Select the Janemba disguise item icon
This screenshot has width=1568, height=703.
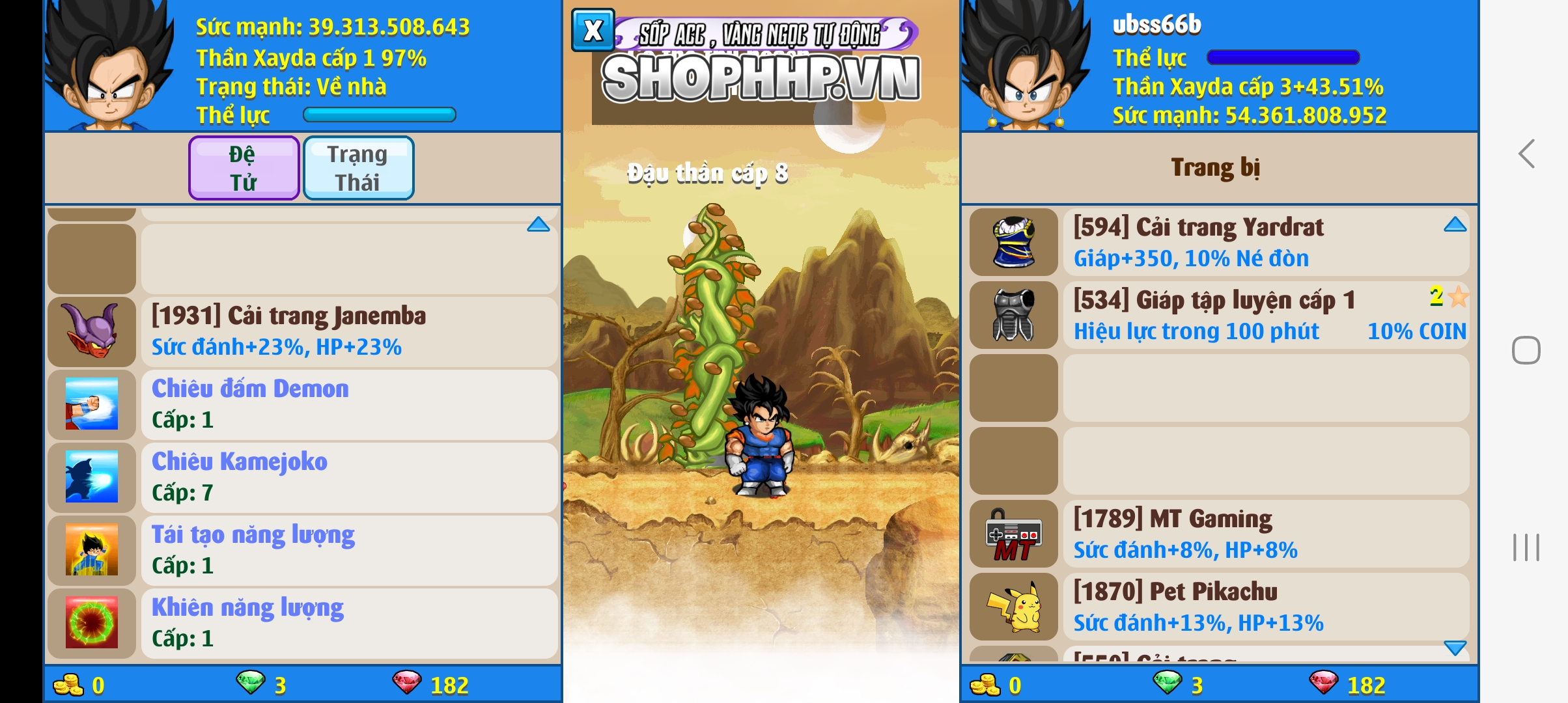coord(91,332)
